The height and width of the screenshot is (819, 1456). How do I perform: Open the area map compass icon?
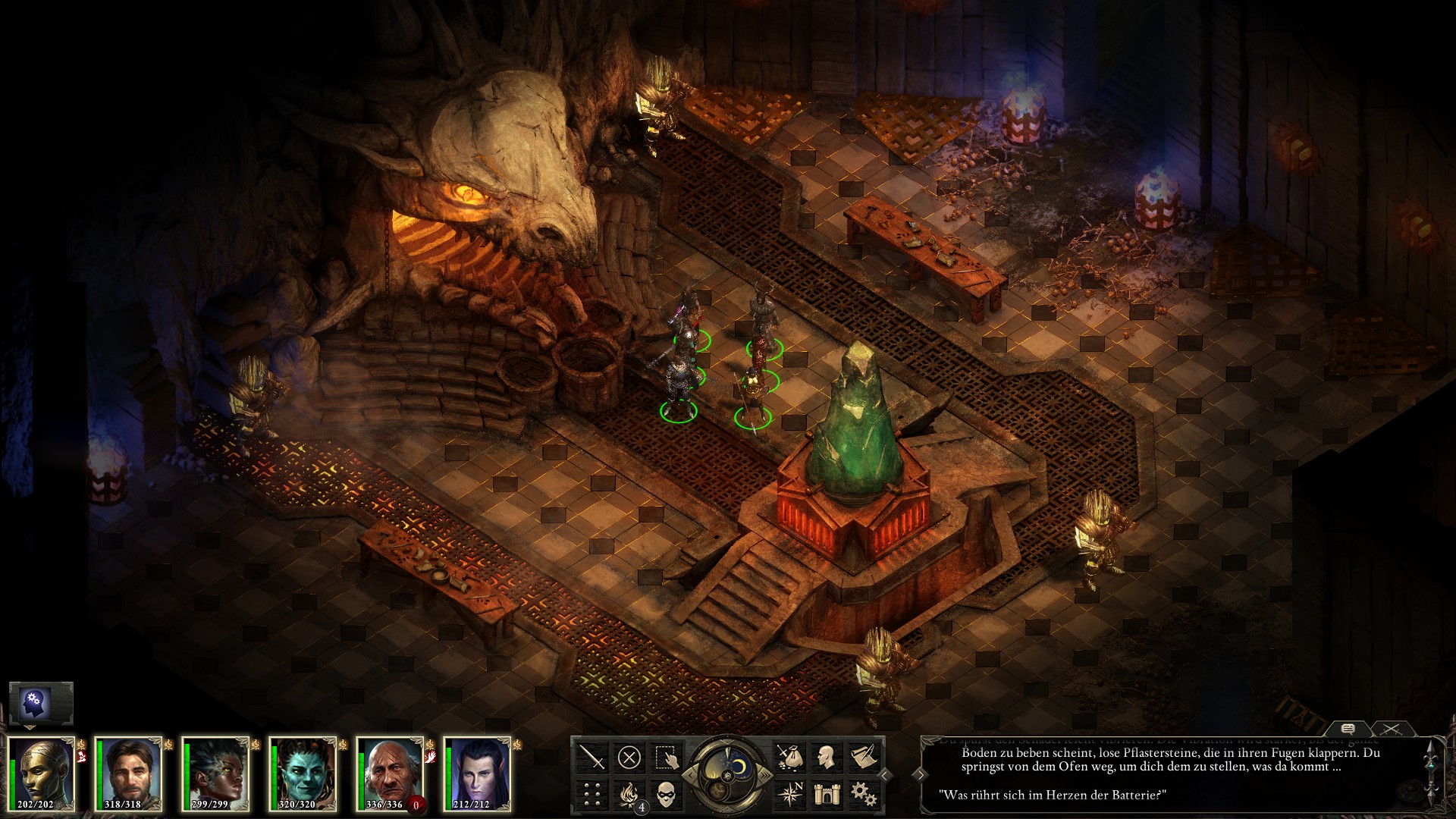point(789,793)
